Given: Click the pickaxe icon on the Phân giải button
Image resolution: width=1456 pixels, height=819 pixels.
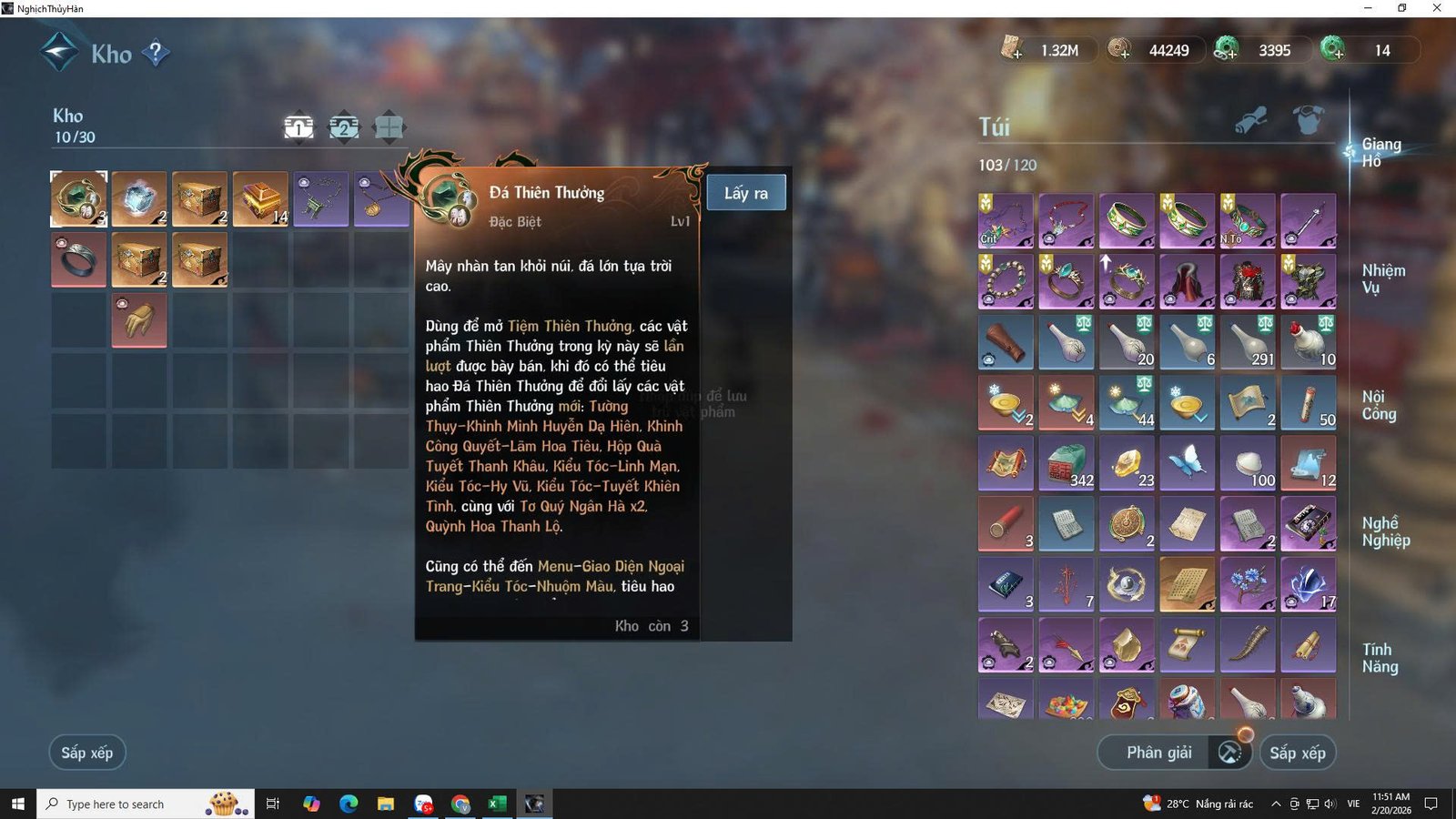Looking at the screenshot, I should [x=1228, y=753].
